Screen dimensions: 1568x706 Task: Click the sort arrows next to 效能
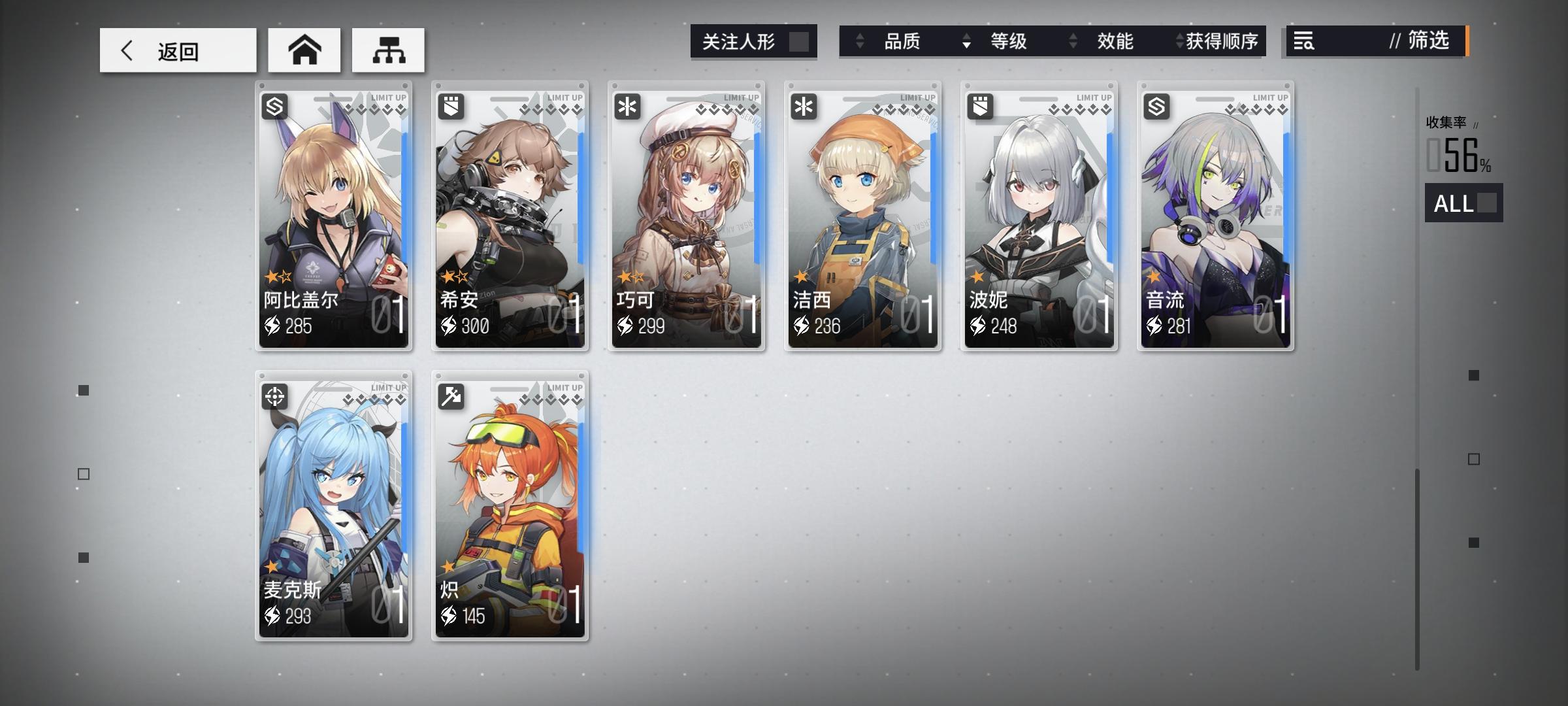1072,41
